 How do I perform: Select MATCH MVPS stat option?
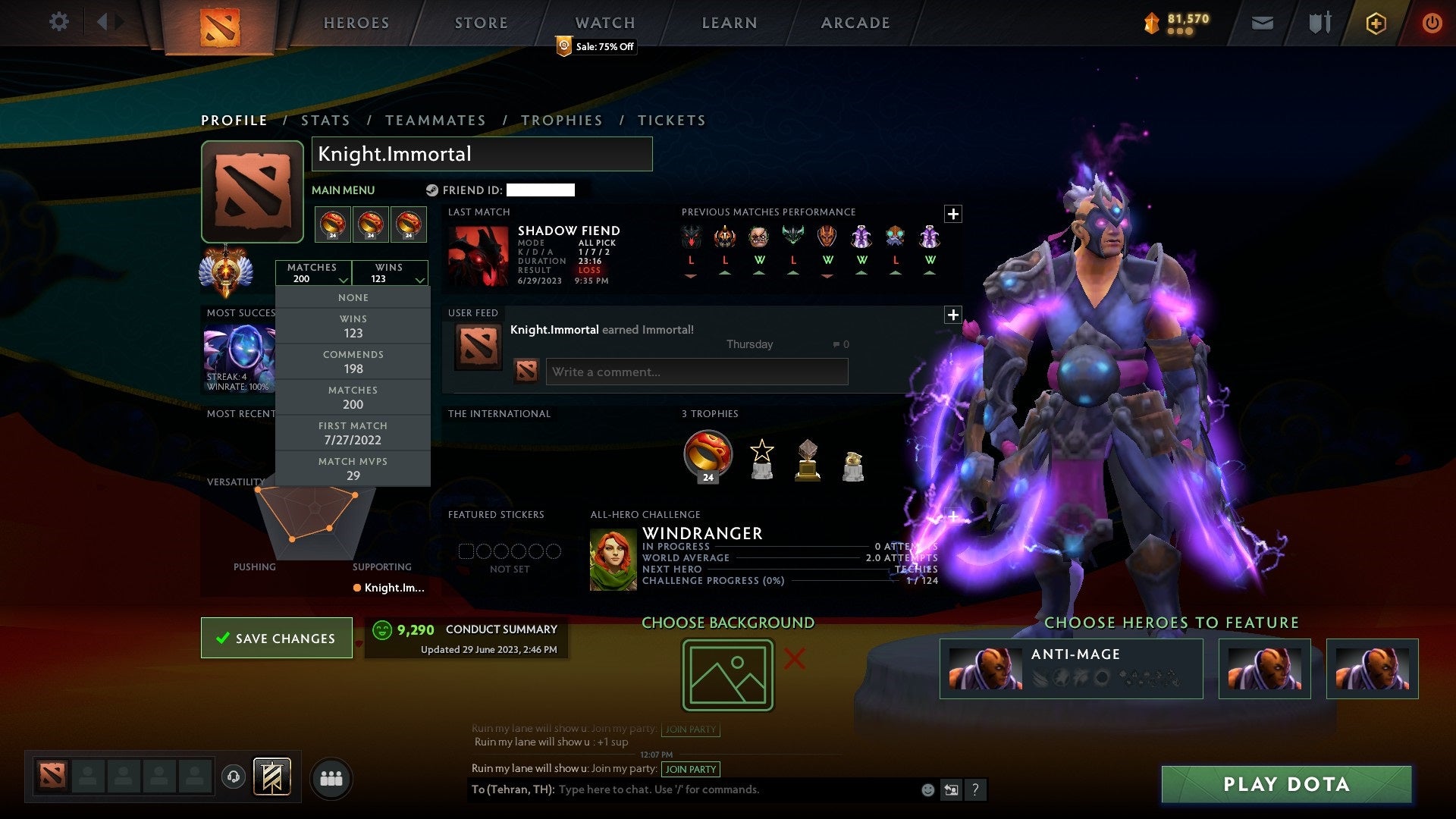(353, 468)
